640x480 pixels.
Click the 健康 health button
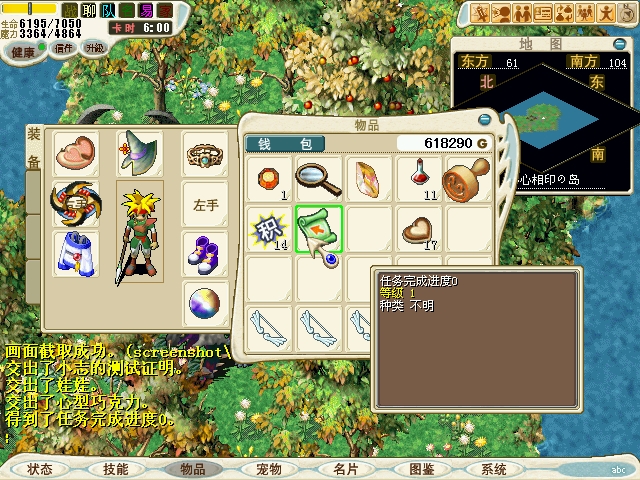click(x=23, y=50)
